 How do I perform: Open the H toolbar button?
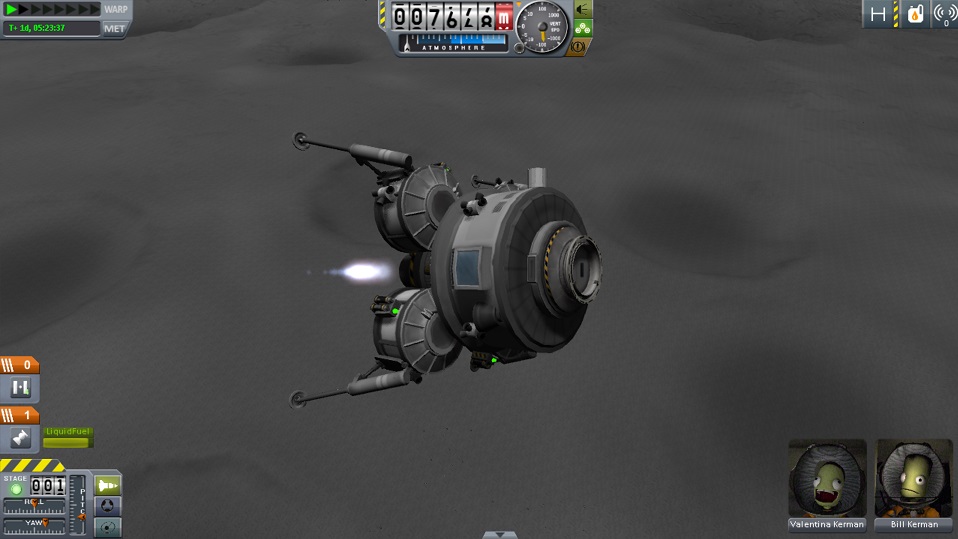pyautogui.click(x=878, y=14)
